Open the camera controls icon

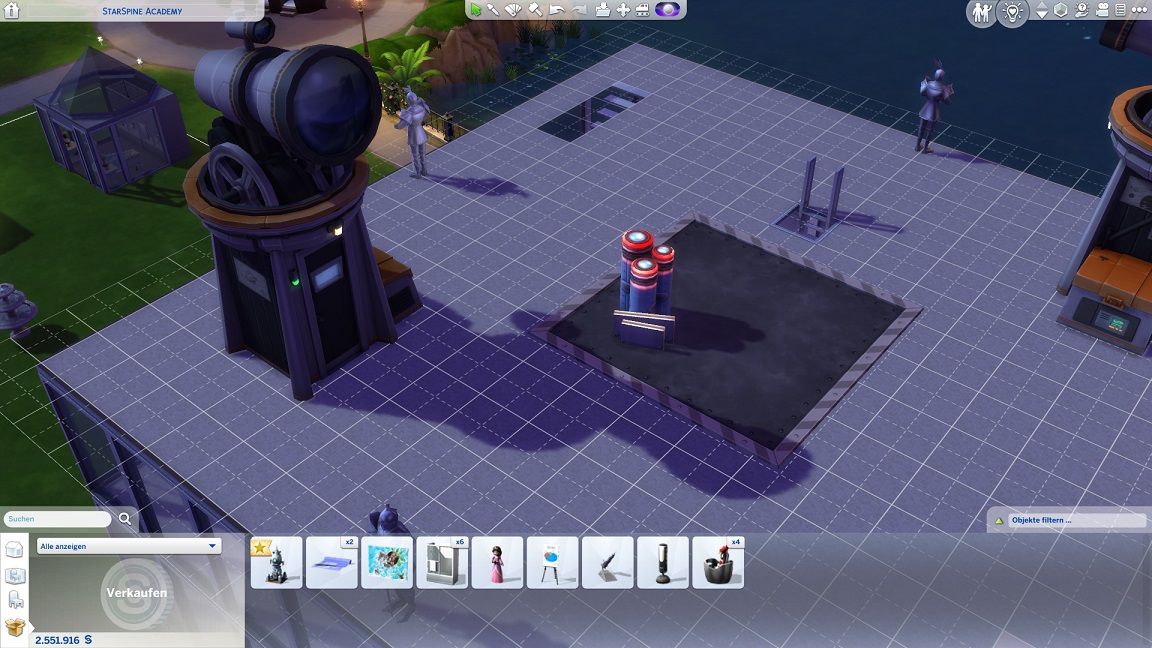pos(1102,11)
